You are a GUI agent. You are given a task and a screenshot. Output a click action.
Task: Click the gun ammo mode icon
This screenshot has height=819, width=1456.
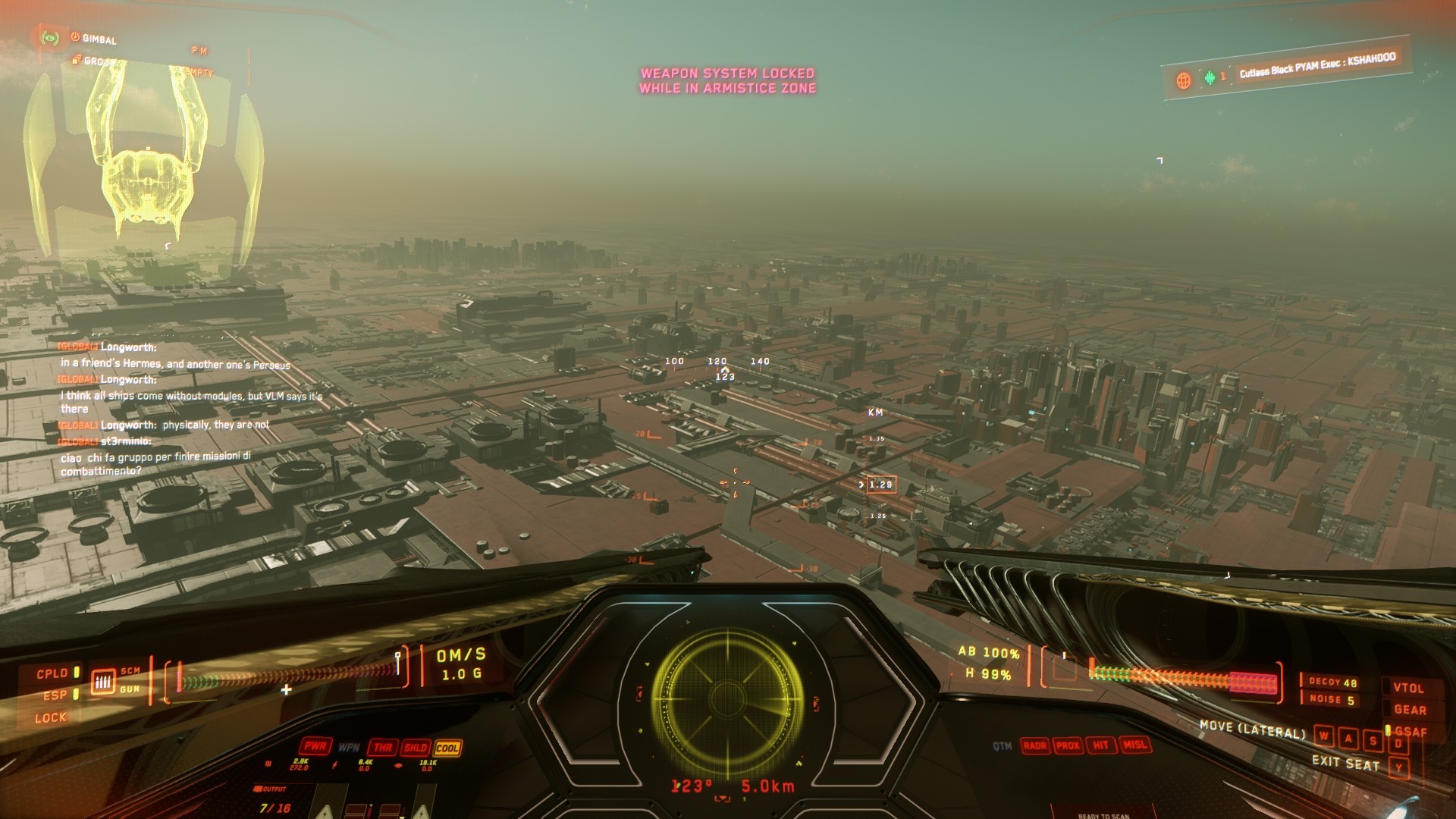tap(103, 681)
